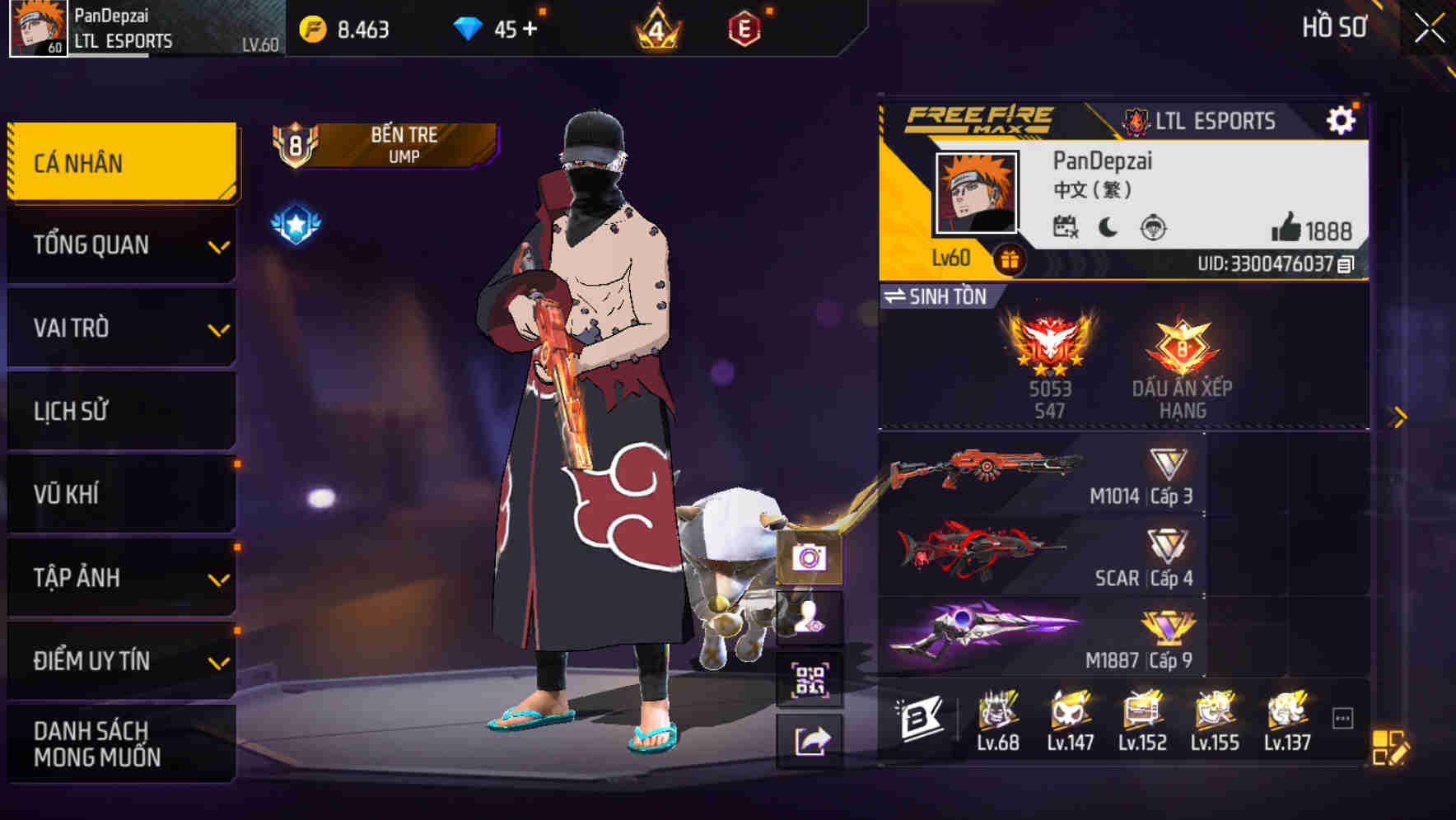Image resolution: width=1456 pixels, height=820 pixels.
Task: Open the LỊCH SỬ tab
Action: tap(120, 411)
